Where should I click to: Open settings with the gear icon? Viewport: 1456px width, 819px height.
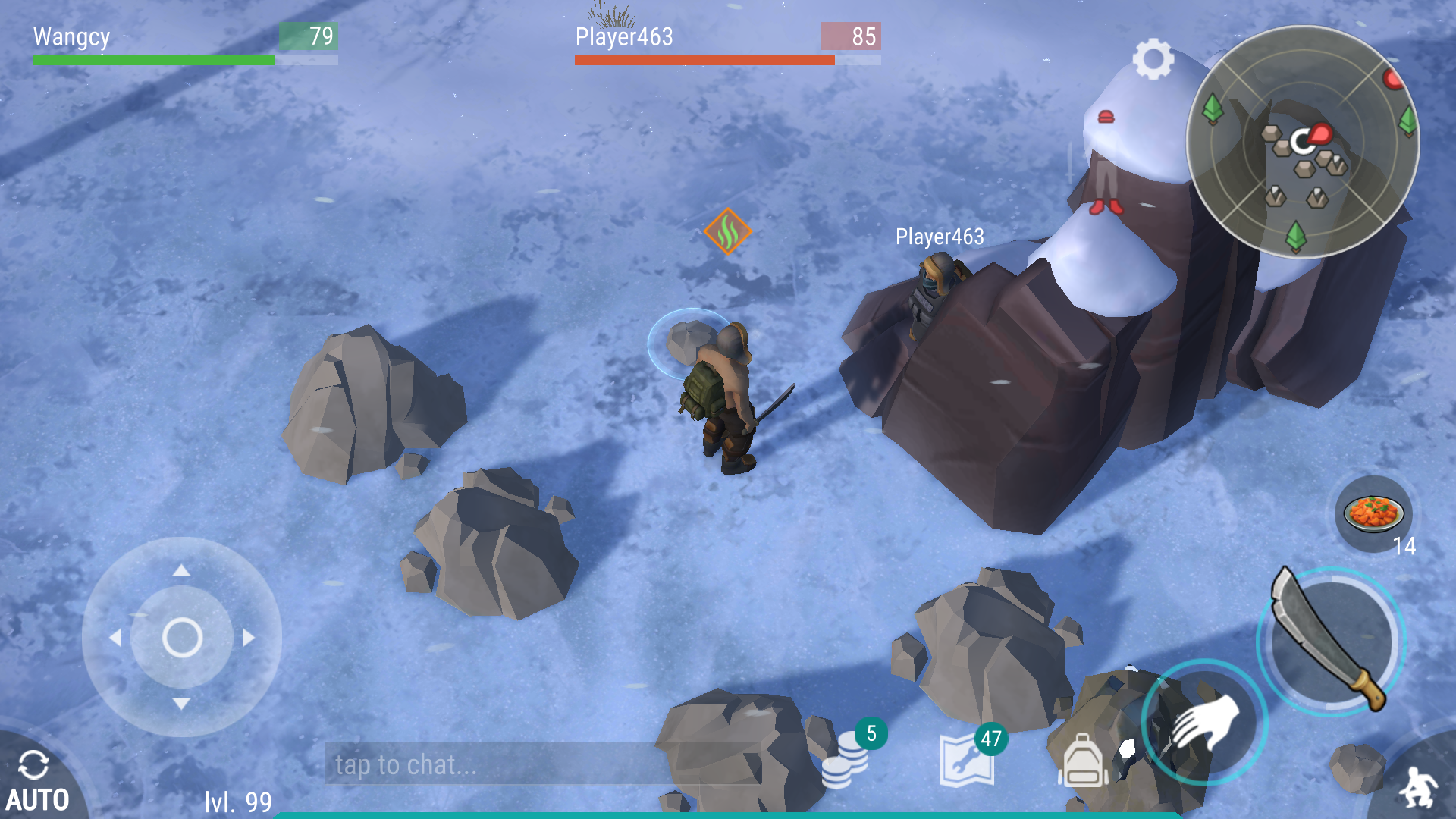coord(1153,58)
